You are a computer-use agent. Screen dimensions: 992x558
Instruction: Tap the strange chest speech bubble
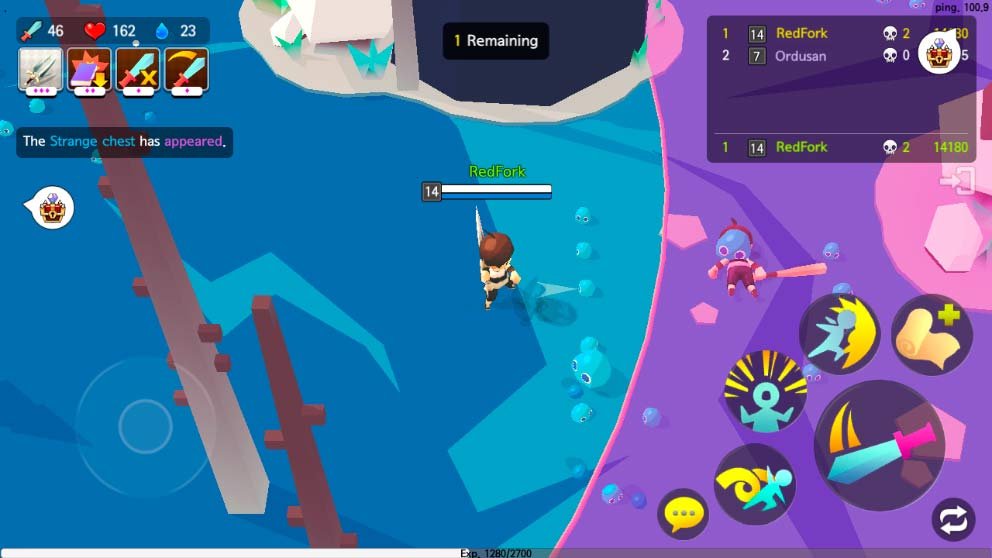pyautogui.click(x=50, y=208)
